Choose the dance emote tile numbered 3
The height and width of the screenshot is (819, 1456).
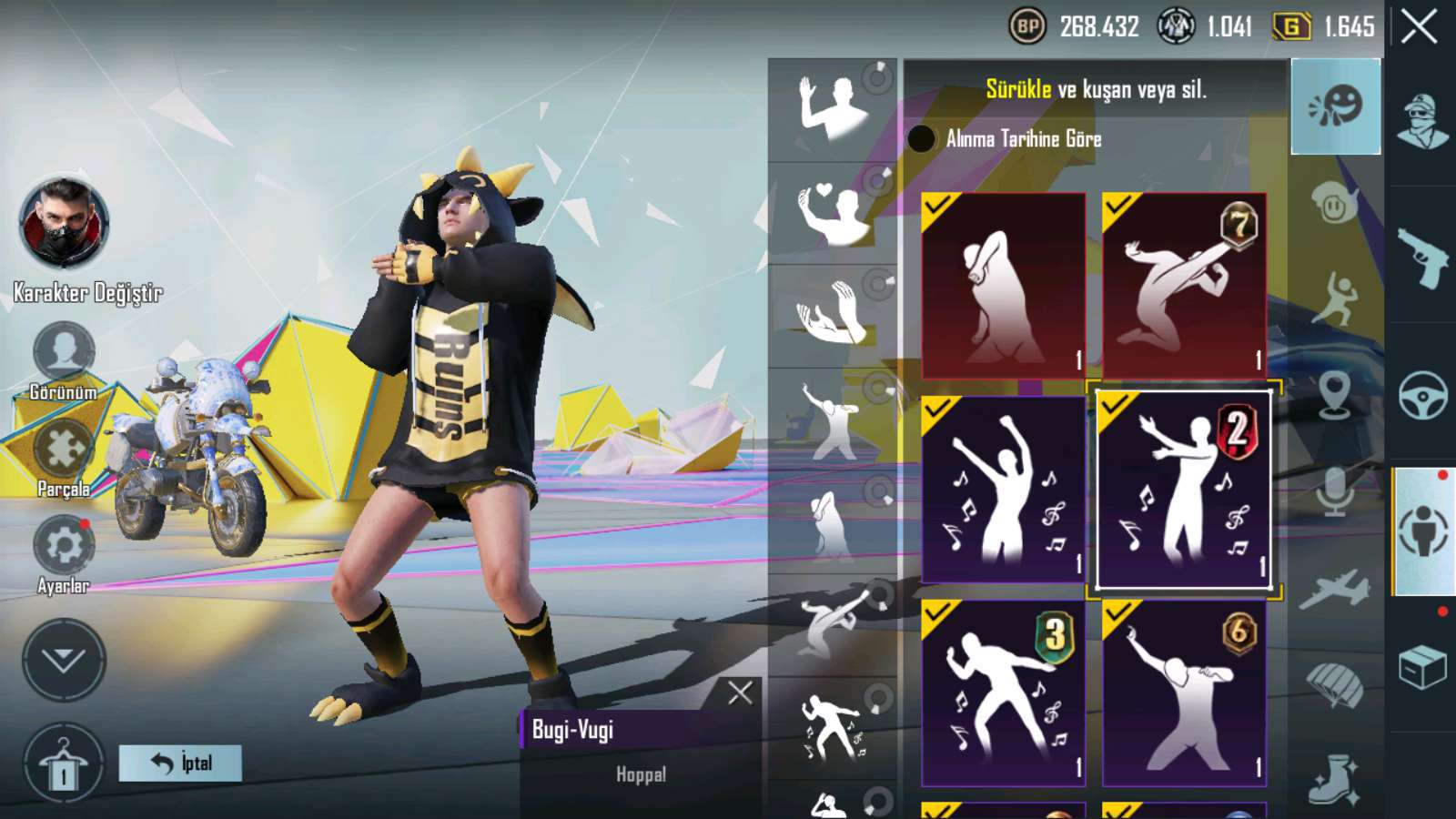point(1003,693)
